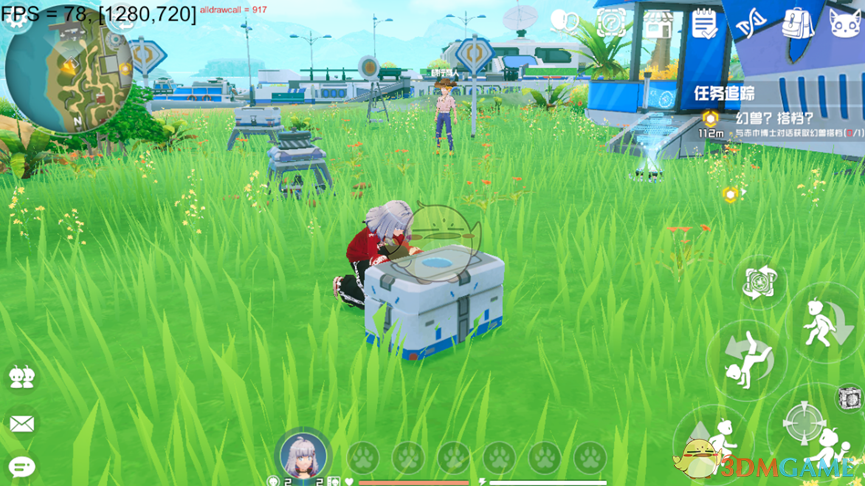Open the circular minimap

(x=68, y=70)
